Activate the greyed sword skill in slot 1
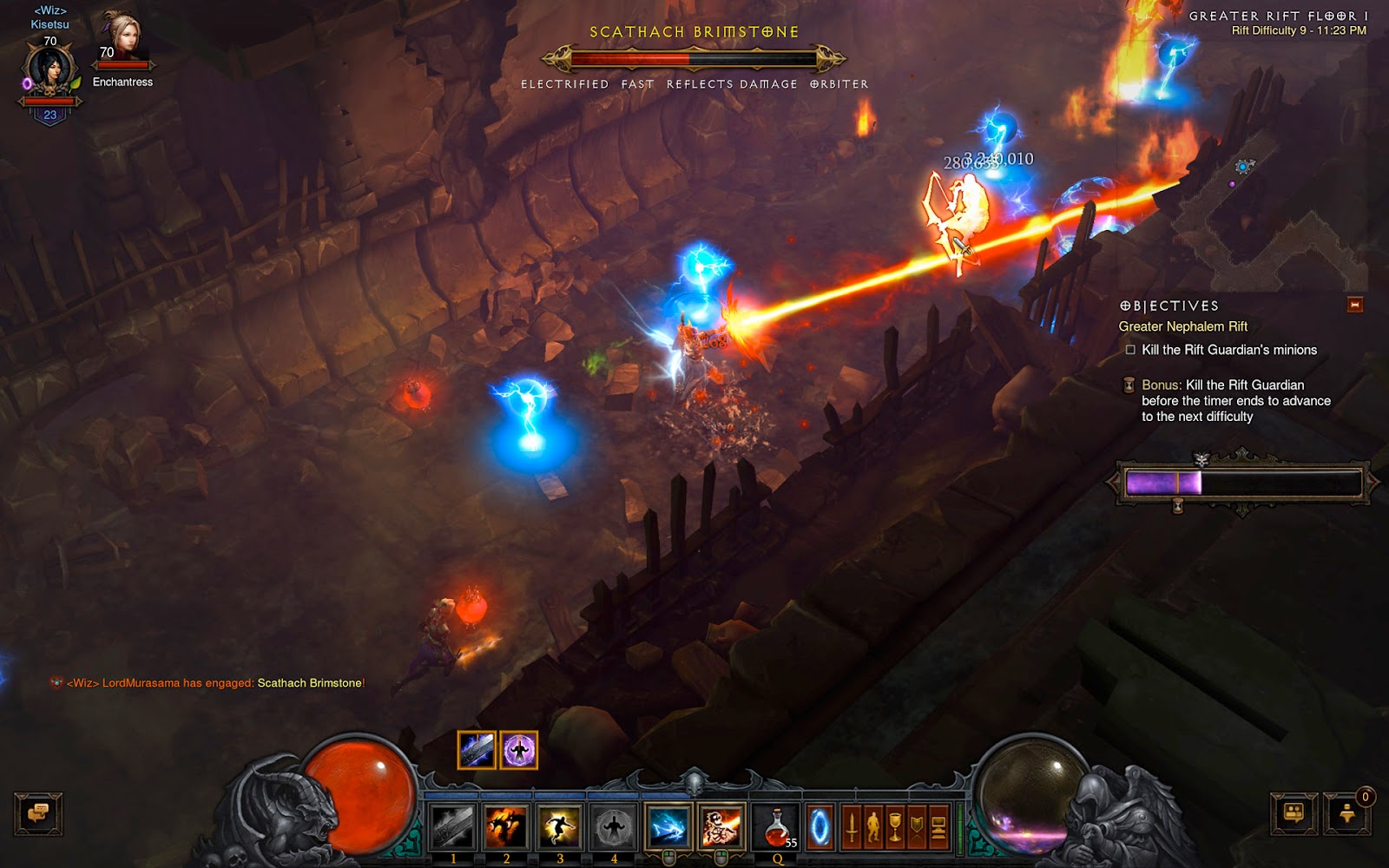This screenshot has width=1389, height=868. tap(452, 825)
